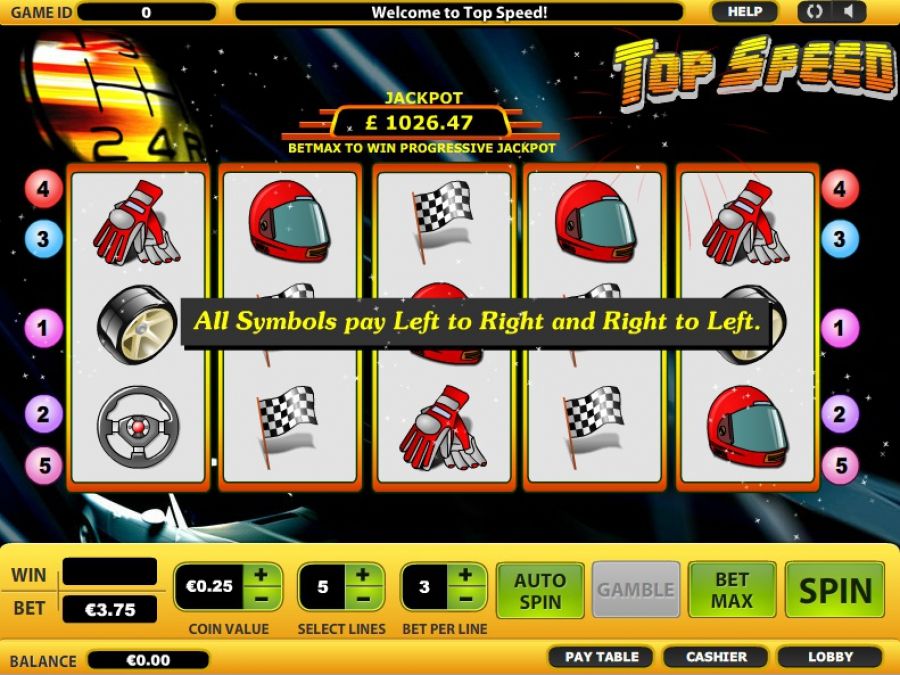Image resolution: width=900 pixels, height=675 pixels.
Task: Spin the reels with the SPIN button
Action: 834,590
